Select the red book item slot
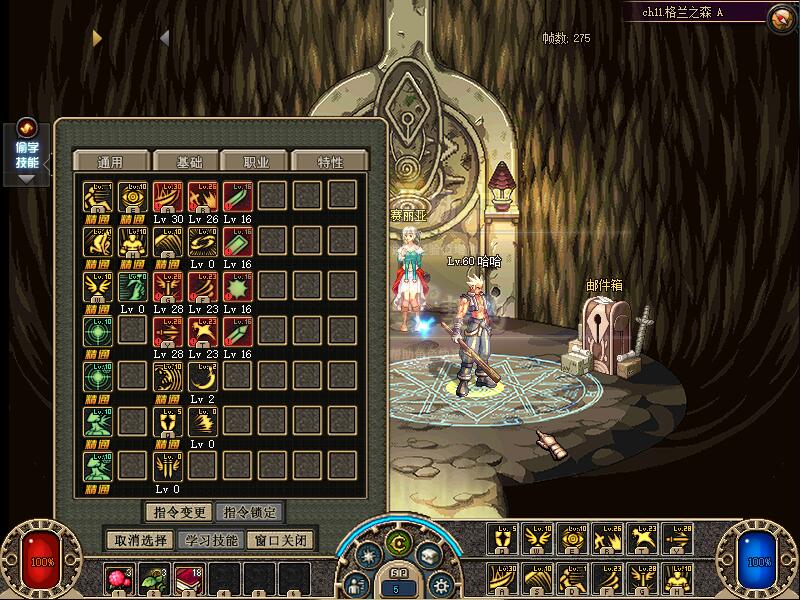The height and width of the screenshot is (600, 800). (x=190, y=578)
